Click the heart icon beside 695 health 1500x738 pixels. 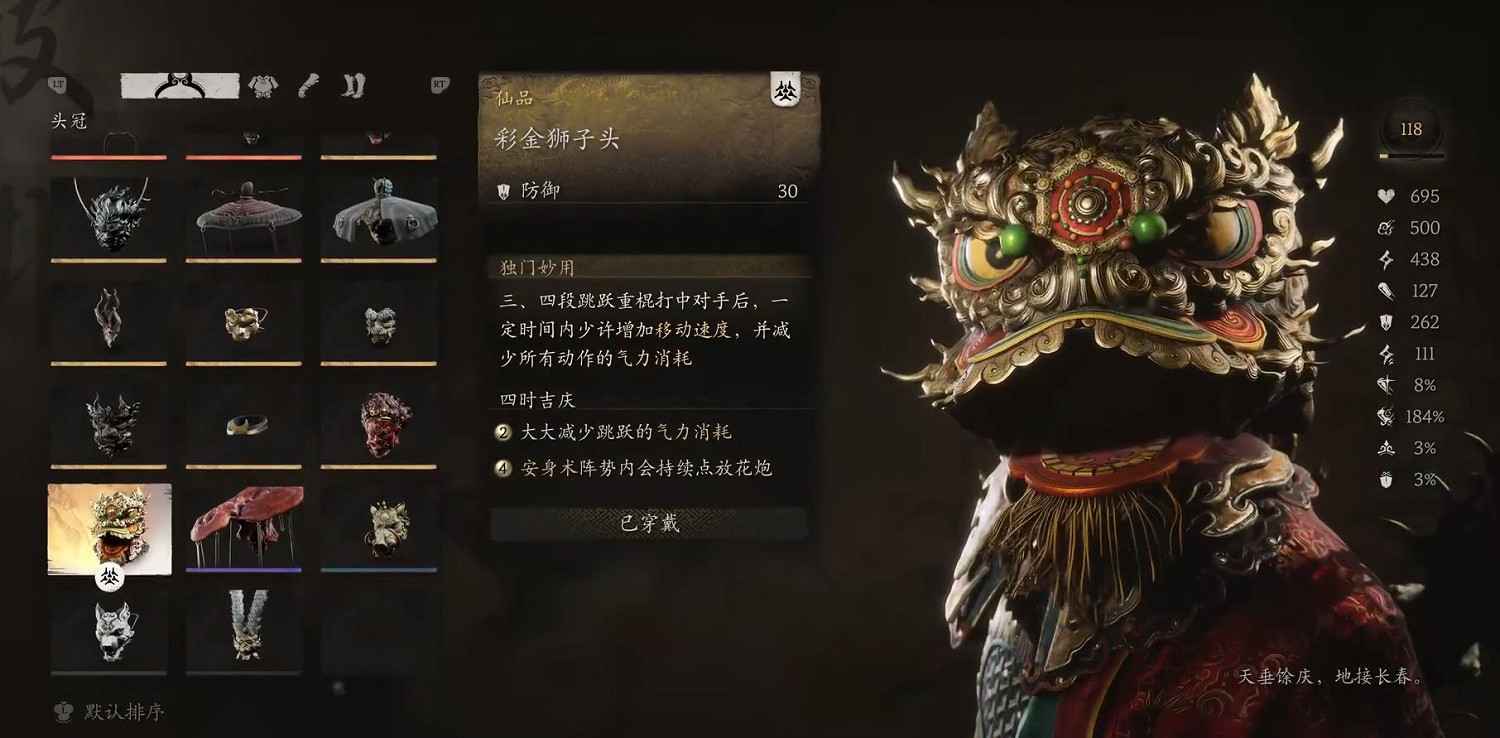[1385, 196]
